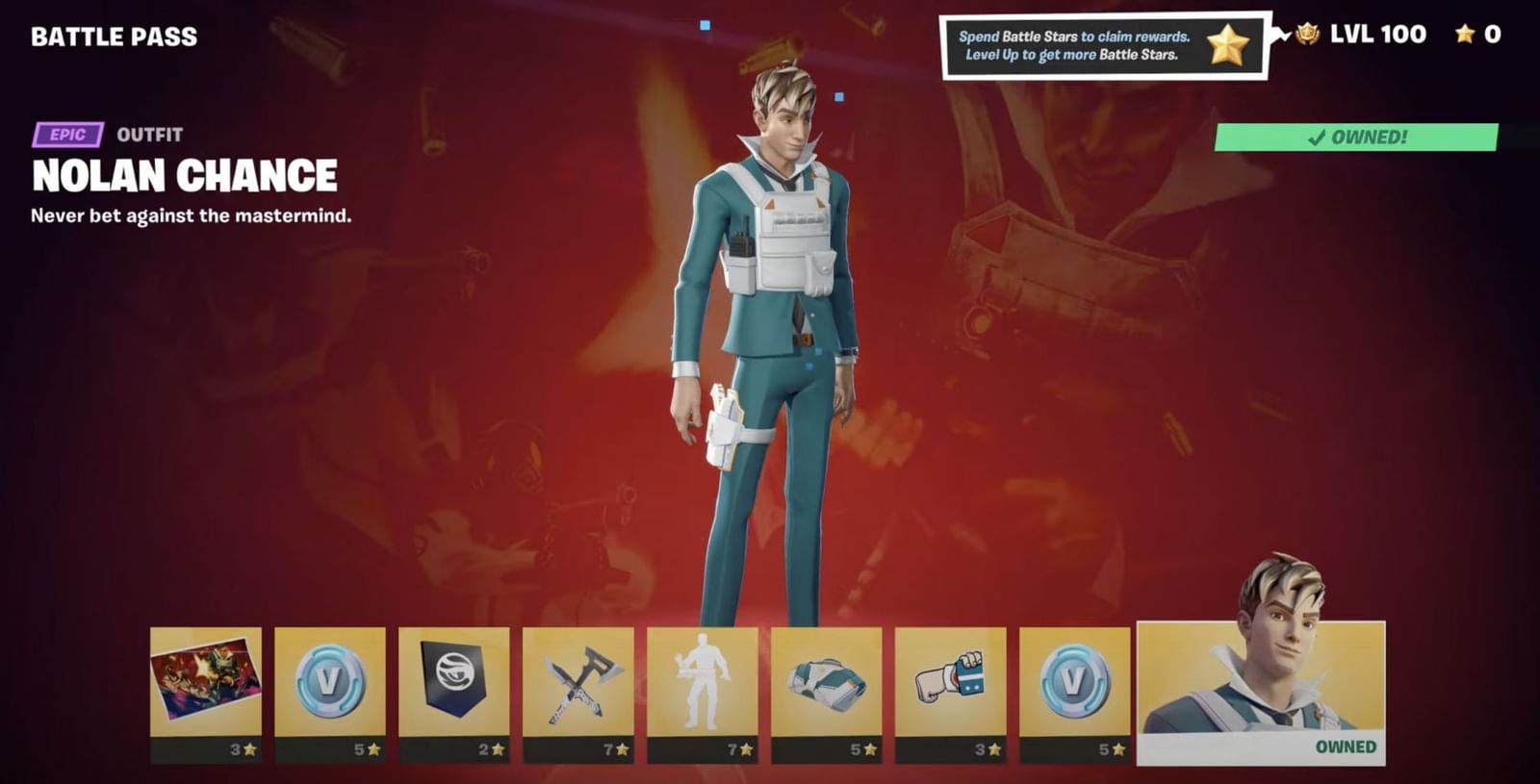Click the OUTFIT category label
1540x784 pixels.
point(150,135)
